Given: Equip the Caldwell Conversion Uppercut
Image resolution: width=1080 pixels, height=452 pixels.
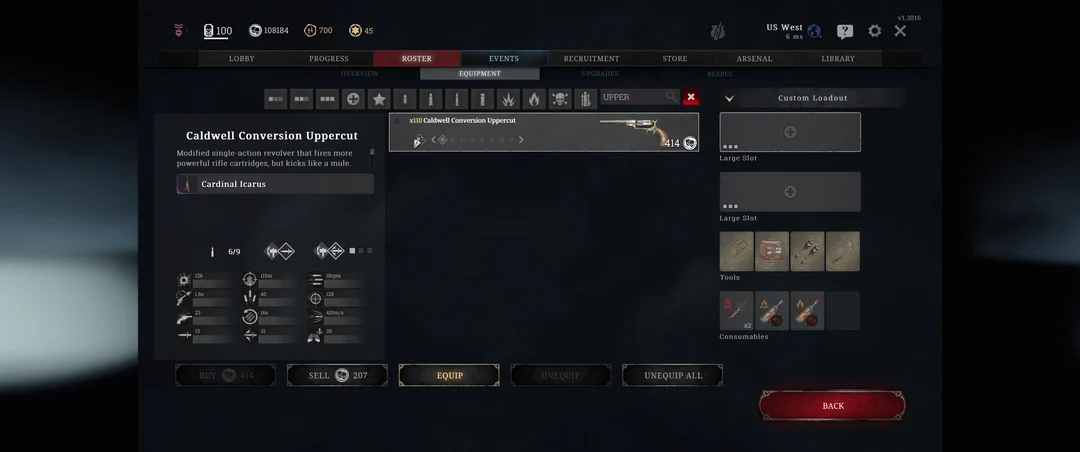Looking at the screenshot, I should pyautogui.click(x=449, y=375).
